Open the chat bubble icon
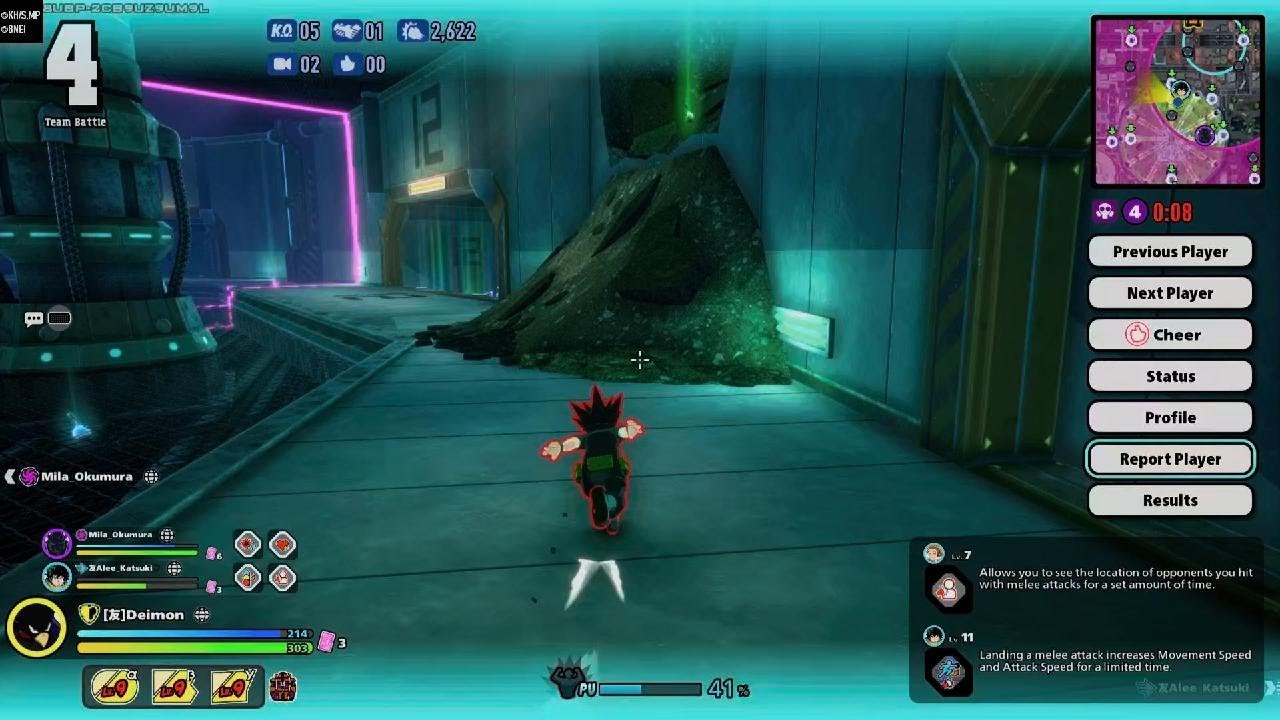Viewport: 1280px width, 720px height. tap(34, 319)
